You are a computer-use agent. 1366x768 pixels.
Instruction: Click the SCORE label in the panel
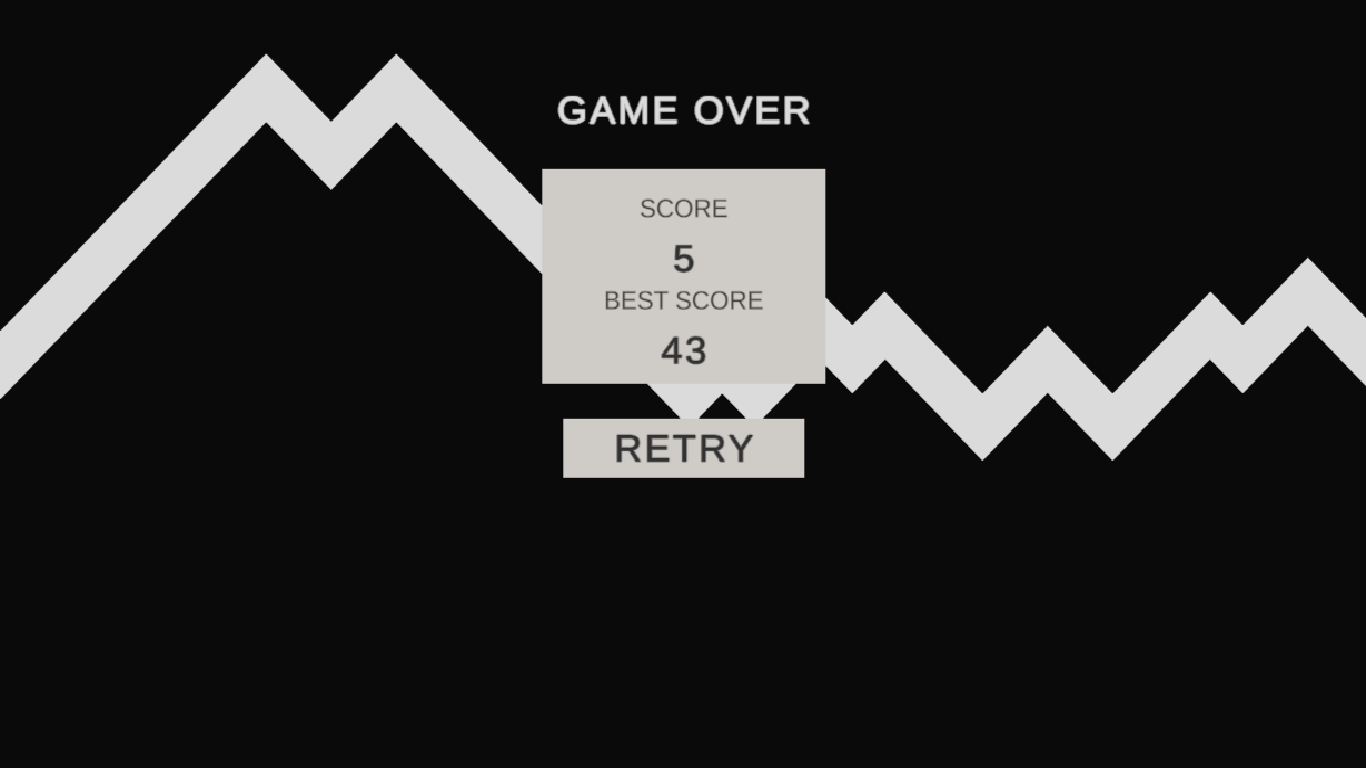683,209
